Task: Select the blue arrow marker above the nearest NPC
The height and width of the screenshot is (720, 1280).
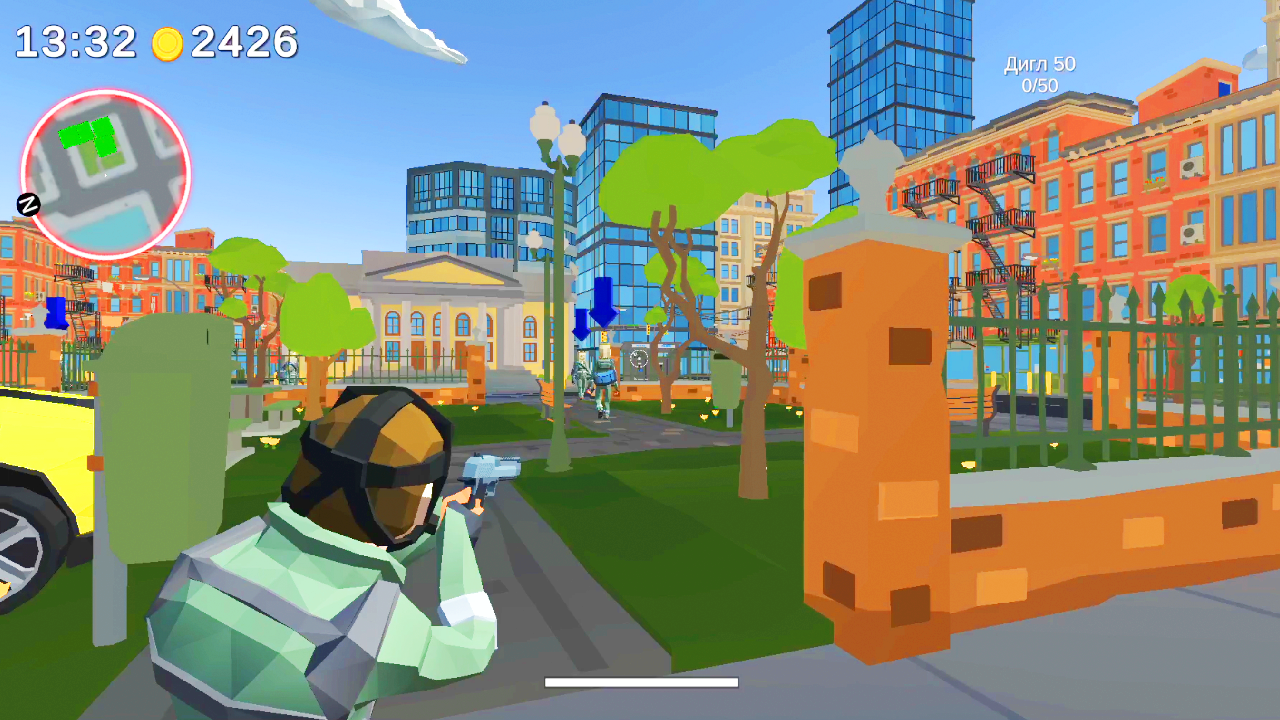Action: pos(601,301)
